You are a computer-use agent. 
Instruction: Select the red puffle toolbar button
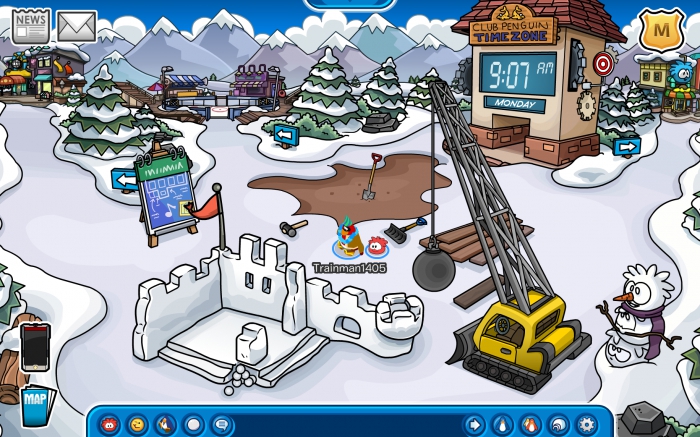[109, 424]
